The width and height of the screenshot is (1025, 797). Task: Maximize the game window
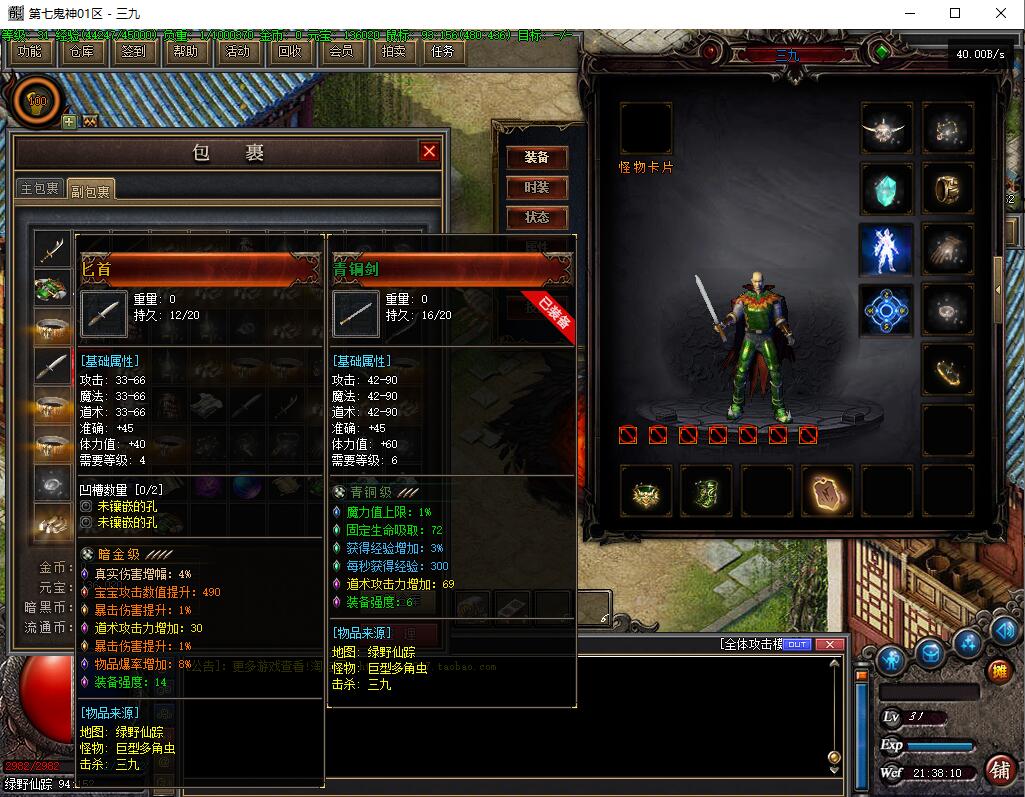click(x=955, y=13)
